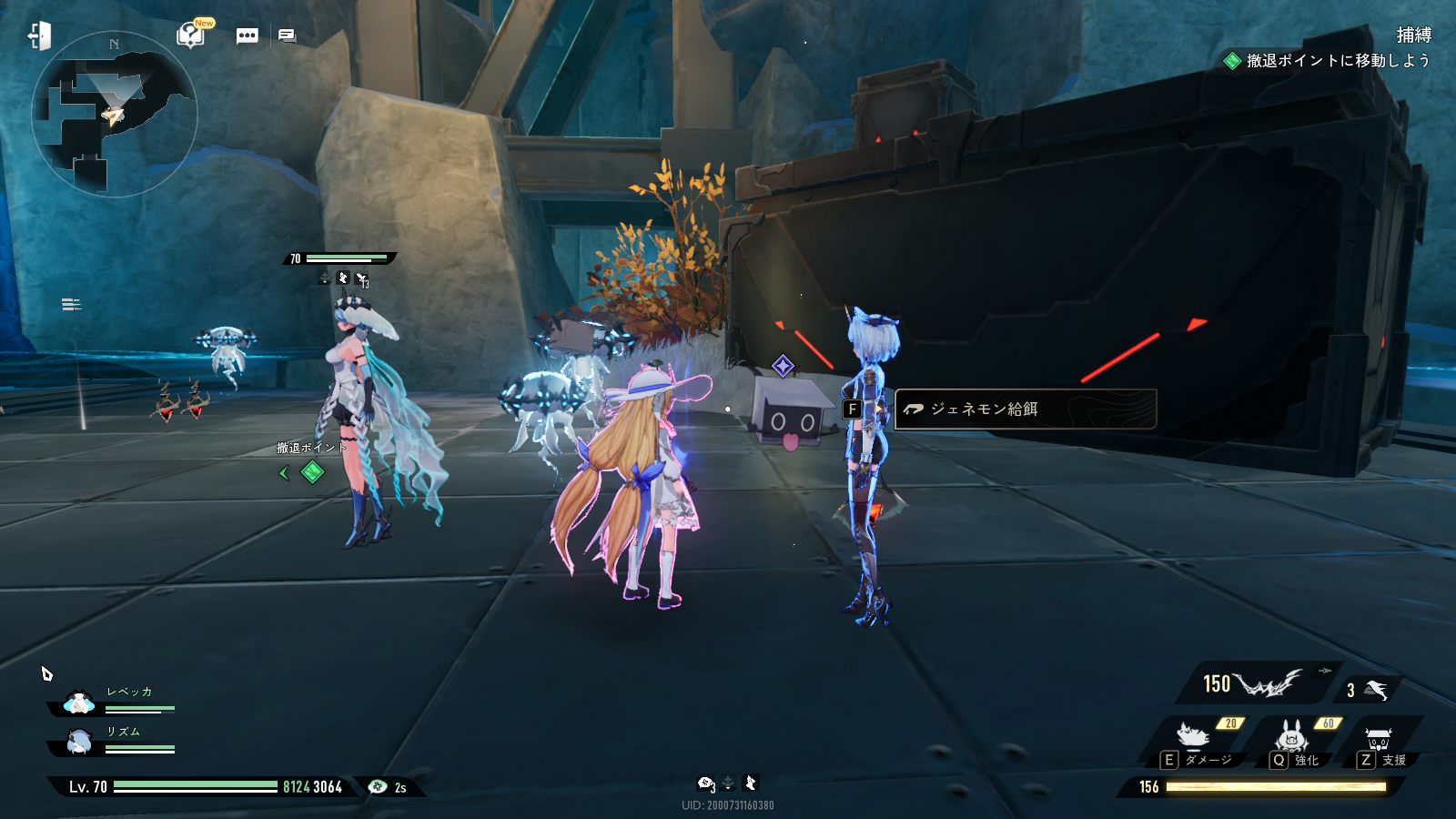
Task: Select party member レベッカ portrait
Action: [x=79, y=703]
